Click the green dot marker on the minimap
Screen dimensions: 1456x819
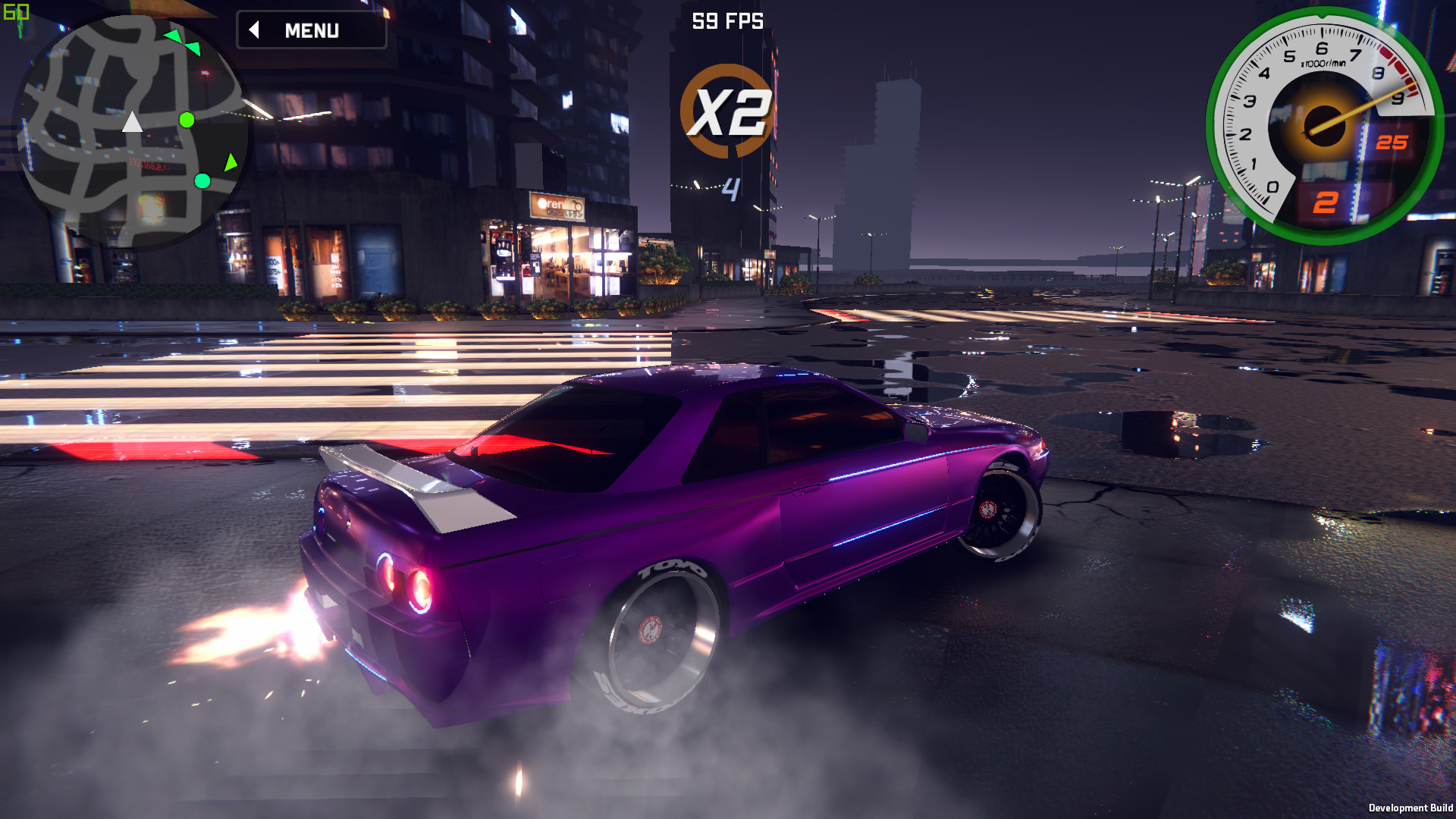[187, 120]
